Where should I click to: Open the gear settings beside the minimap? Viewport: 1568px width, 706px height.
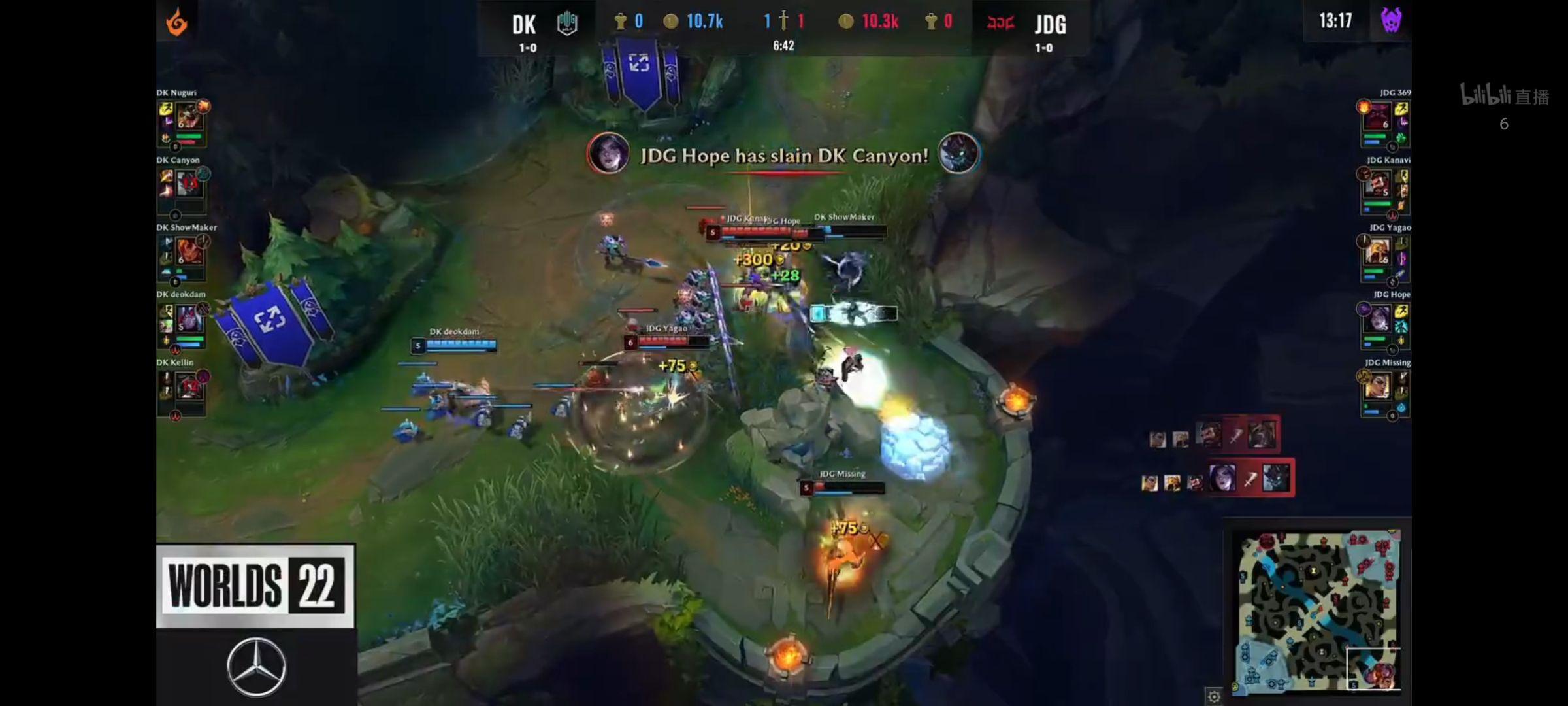coord(1213,696)
